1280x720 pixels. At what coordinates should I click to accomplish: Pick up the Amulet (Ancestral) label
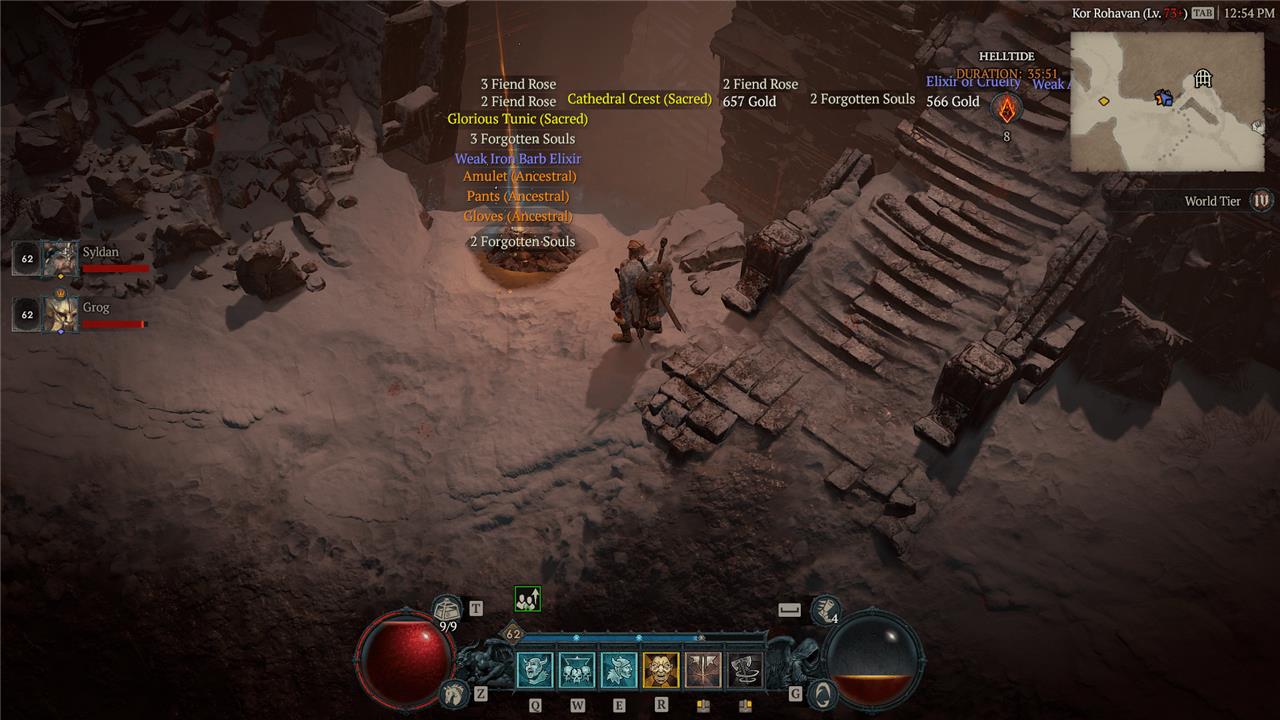tap(519, 177)
